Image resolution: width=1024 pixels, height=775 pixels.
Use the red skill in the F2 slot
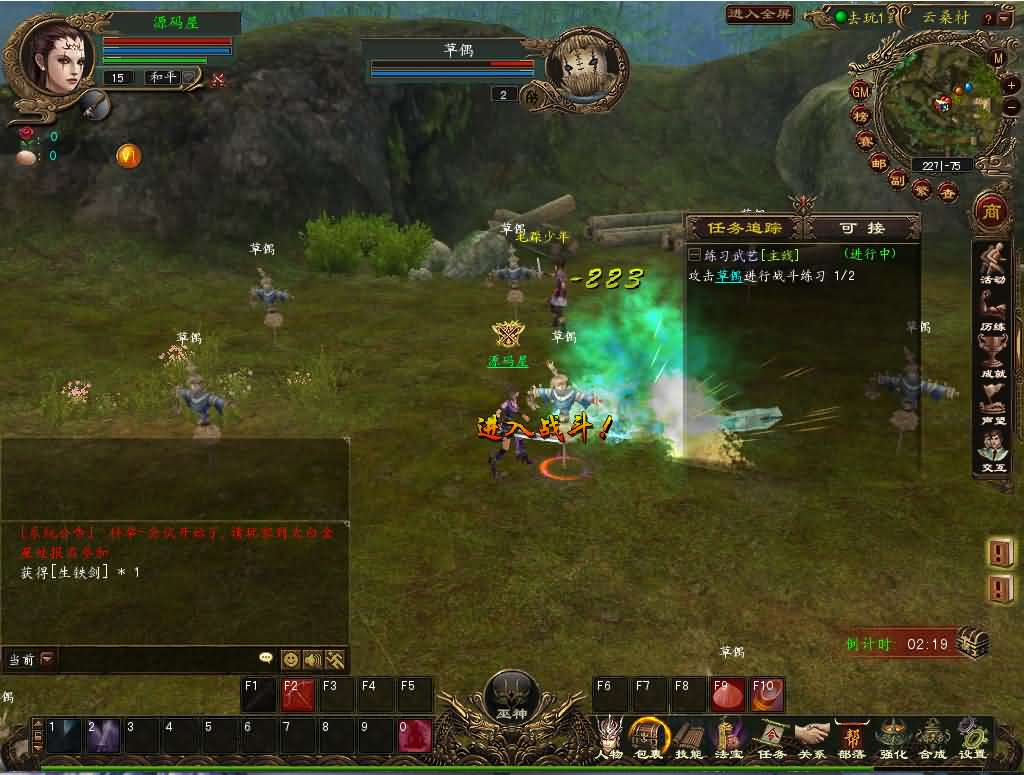coord(299,695)
